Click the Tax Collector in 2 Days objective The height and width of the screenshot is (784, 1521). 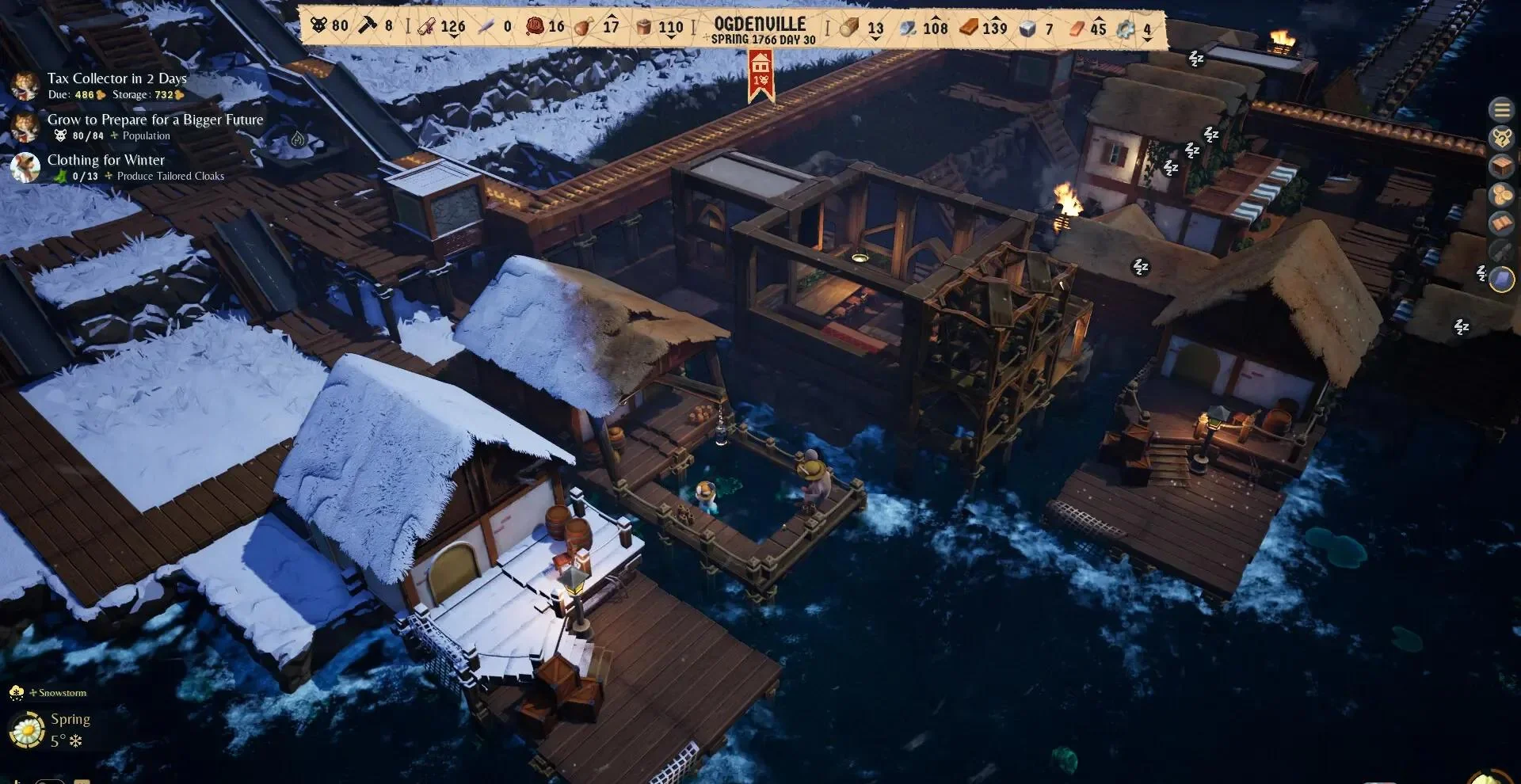116,78
